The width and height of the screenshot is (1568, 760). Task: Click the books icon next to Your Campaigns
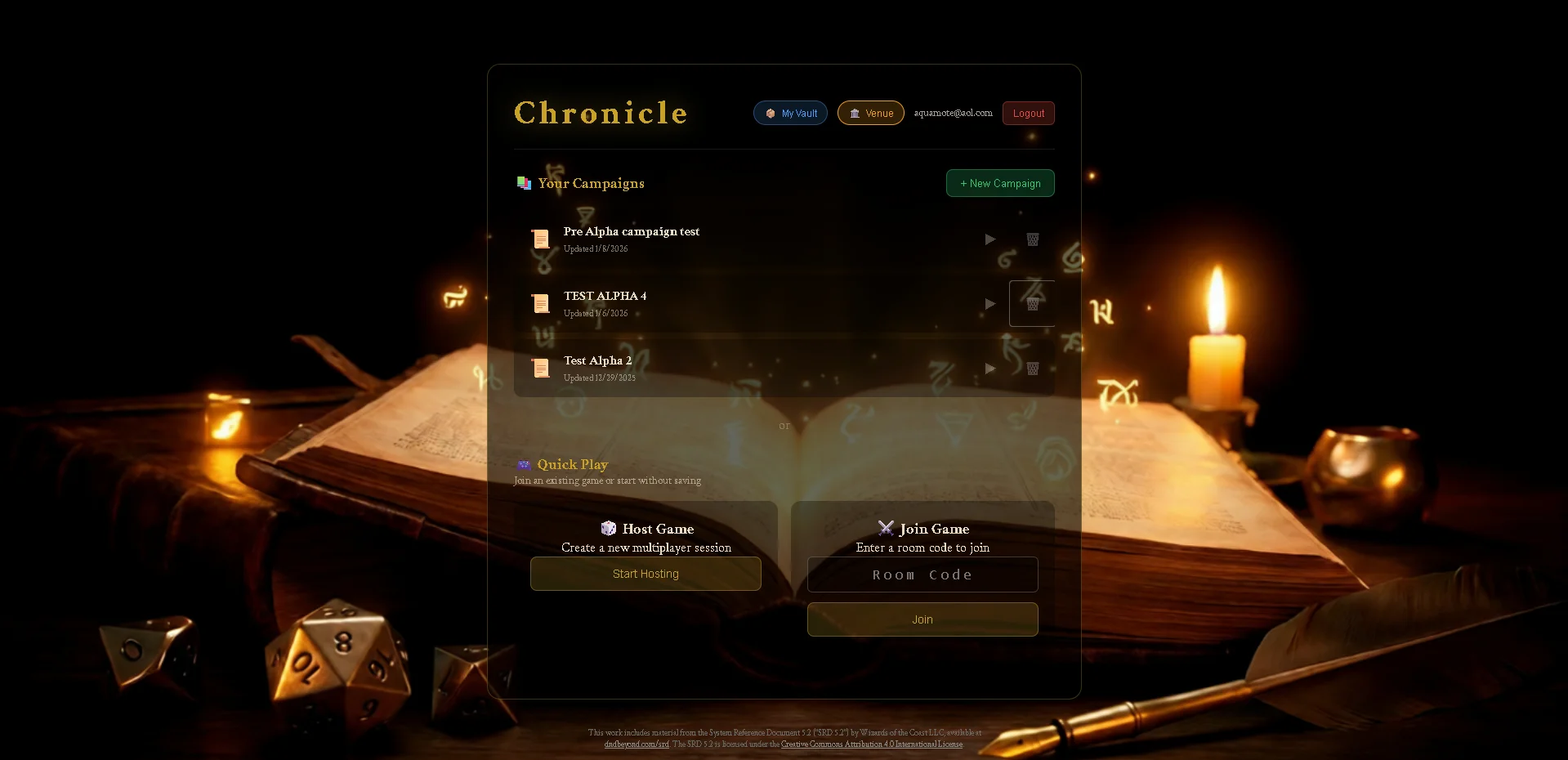(x=524, y=183)
